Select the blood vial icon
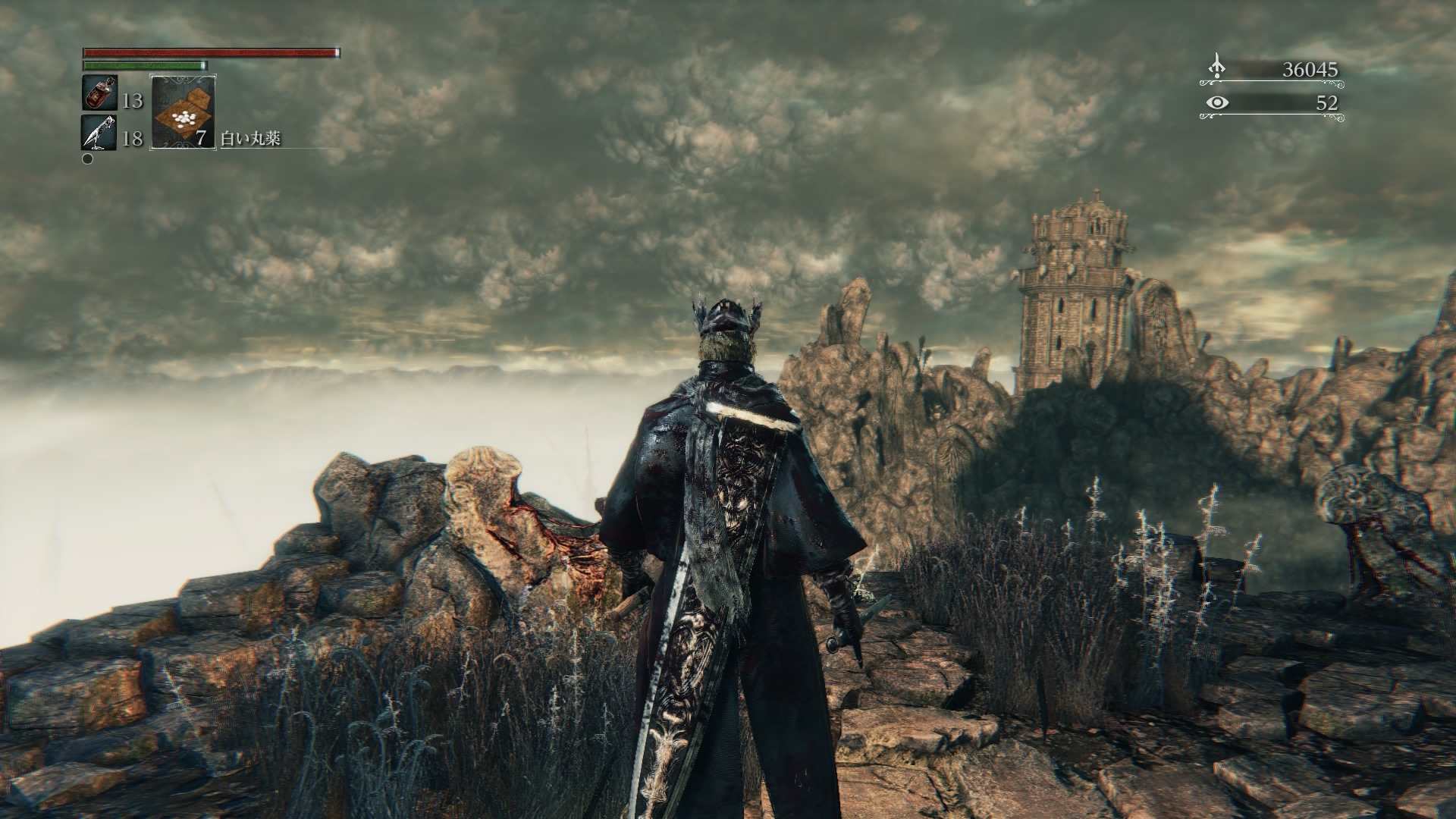Image resolution: width=1456 pixels, height=819 pixels. pyautogui.click(x=99, y=93)
